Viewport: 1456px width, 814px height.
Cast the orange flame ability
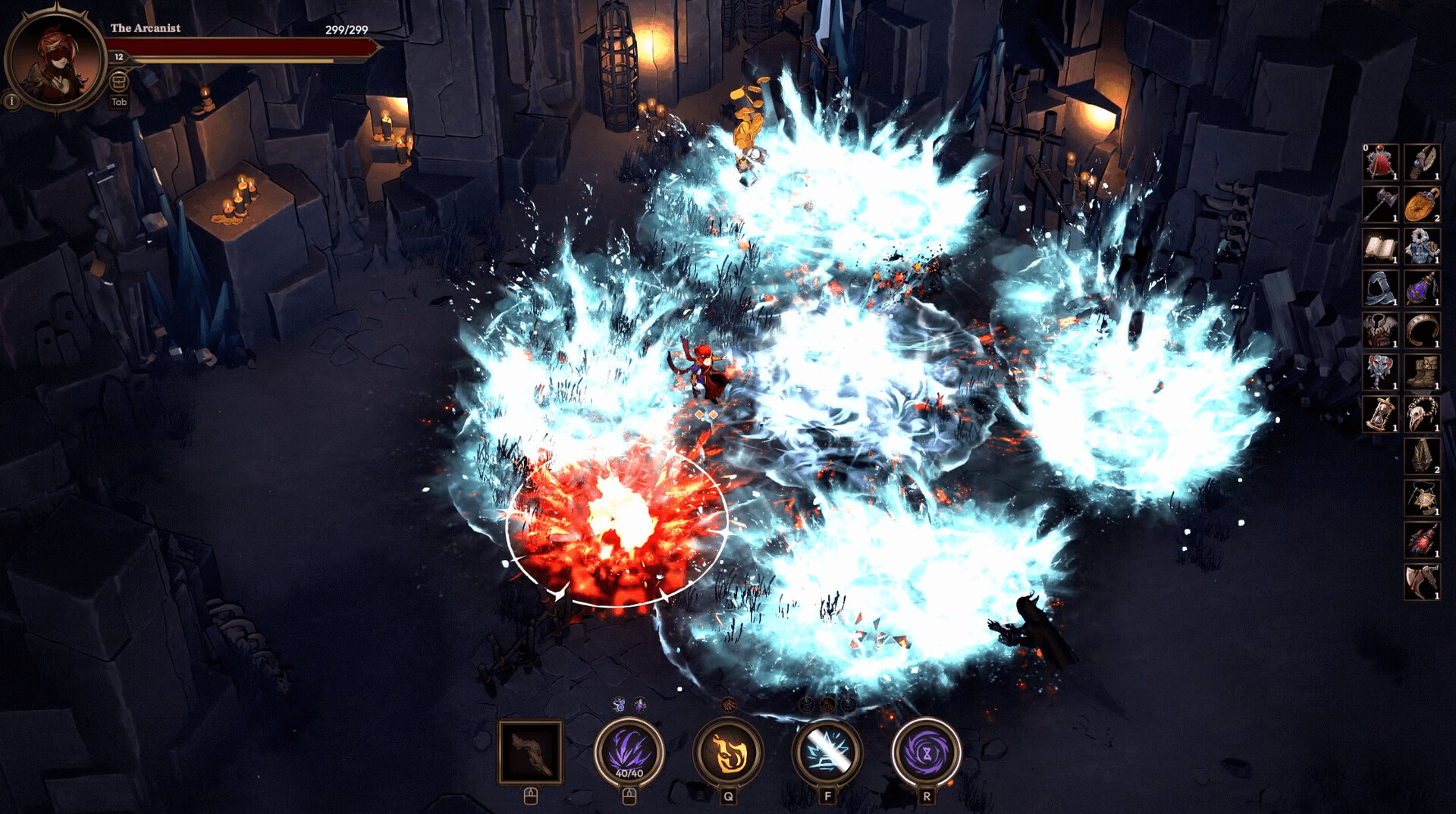[x=728, y=751]
